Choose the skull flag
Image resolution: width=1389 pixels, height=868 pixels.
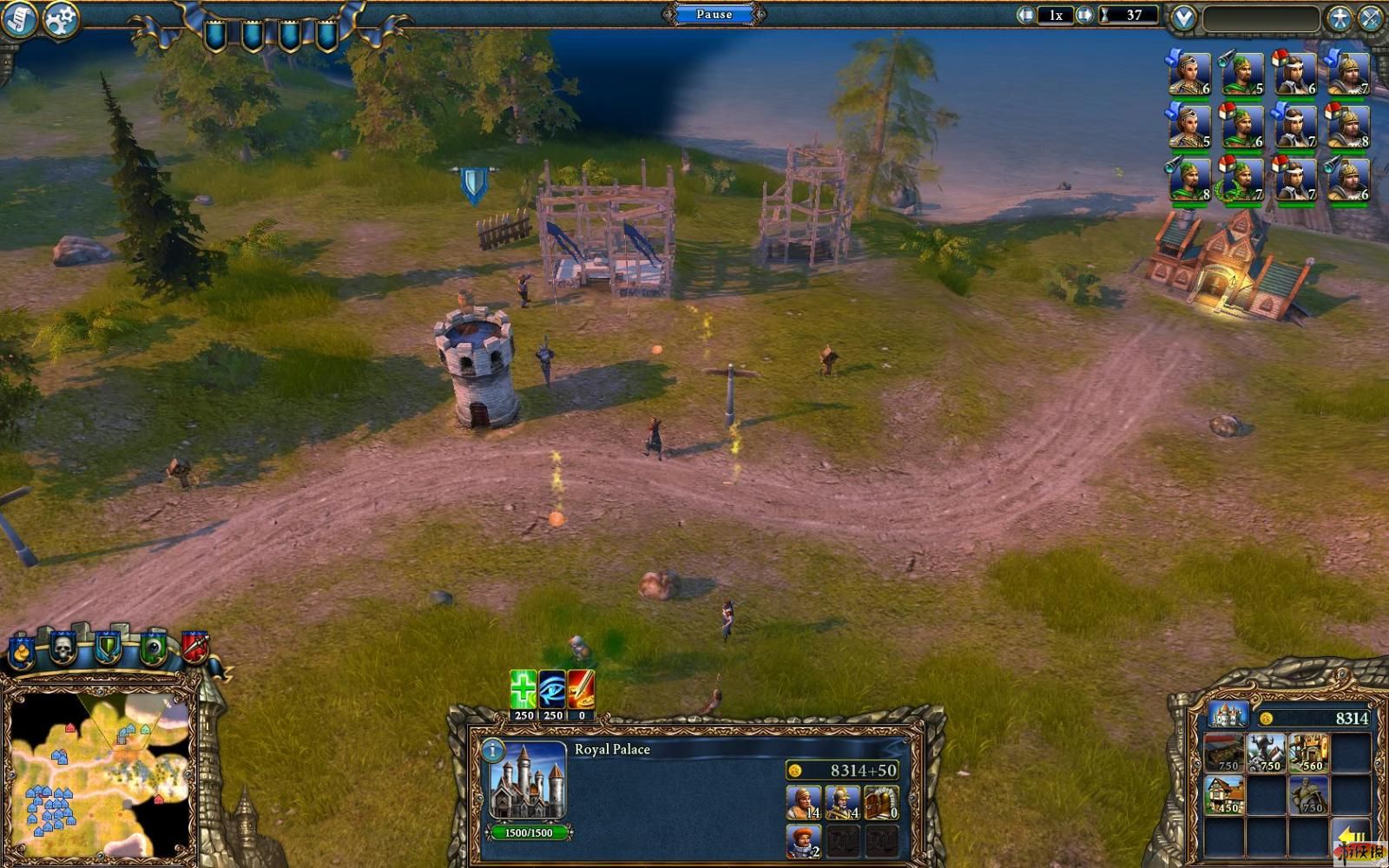(x=63, y=648)
